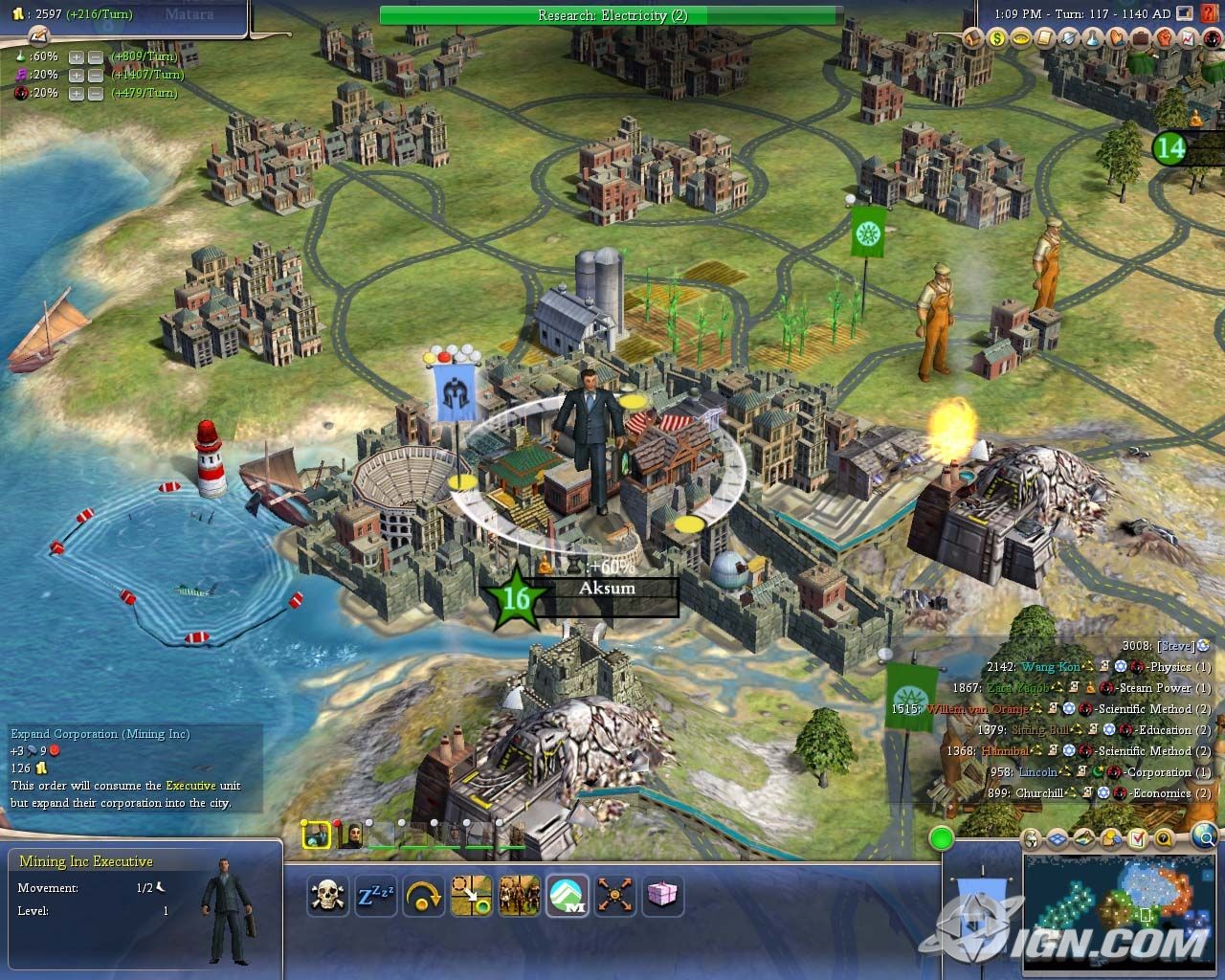Toggle the grid overlay on the map
The image size is (1225, 980).
pyautogui.click(x=1058, y=839)
